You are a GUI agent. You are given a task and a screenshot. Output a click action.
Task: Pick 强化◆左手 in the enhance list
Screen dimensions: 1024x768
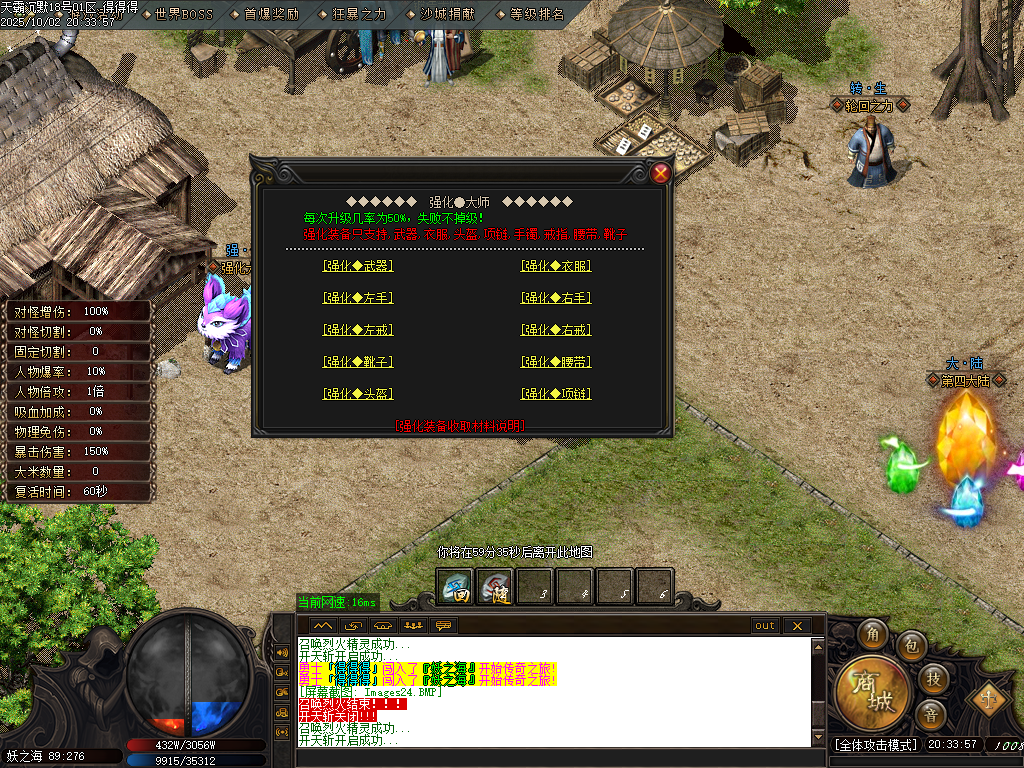tap(357, 298)
